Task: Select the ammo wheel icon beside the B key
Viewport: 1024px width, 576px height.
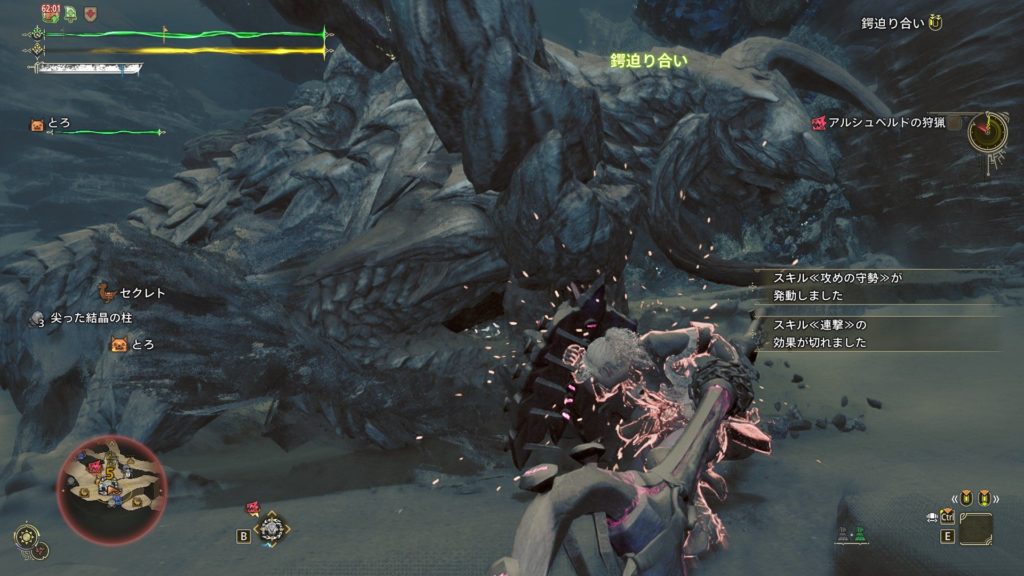Action: [271, 527]
